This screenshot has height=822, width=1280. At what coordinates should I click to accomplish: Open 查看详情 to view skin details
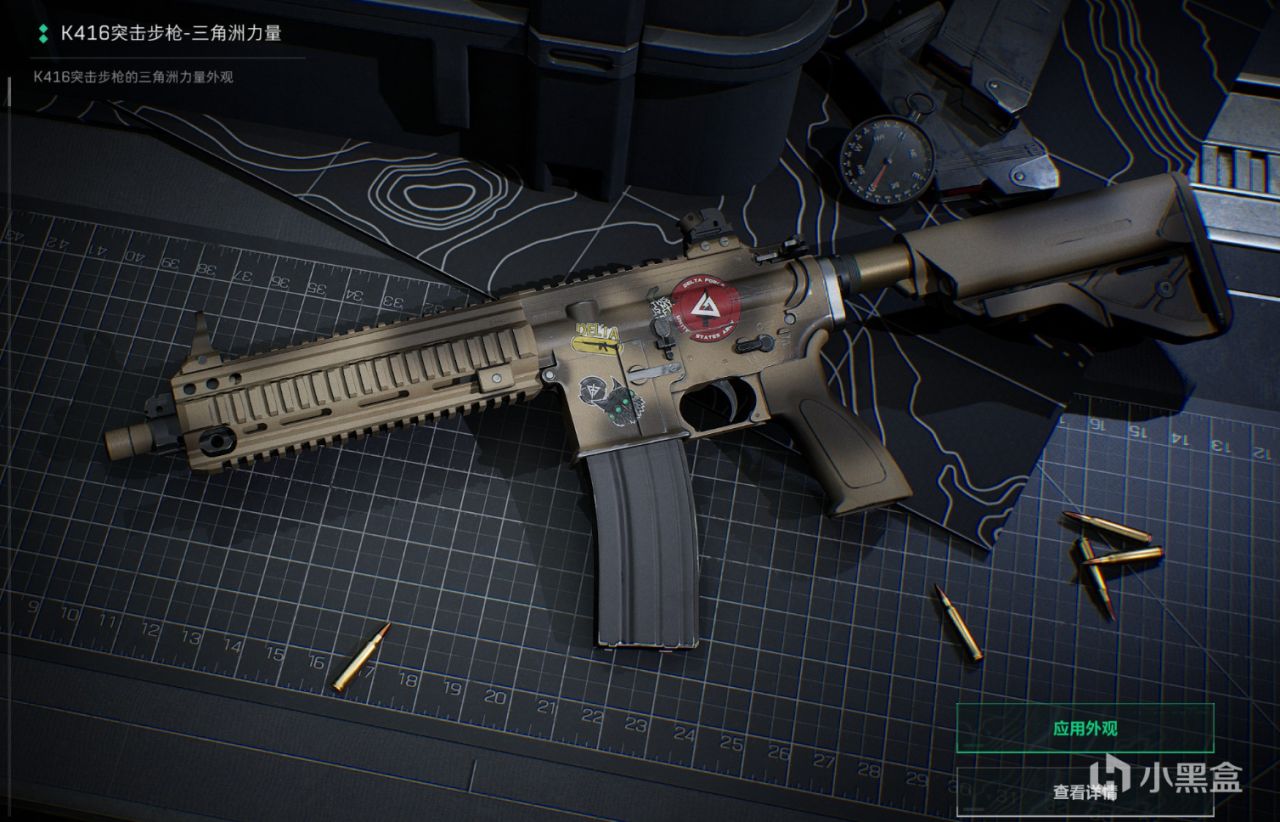(x=1085, y=791)
